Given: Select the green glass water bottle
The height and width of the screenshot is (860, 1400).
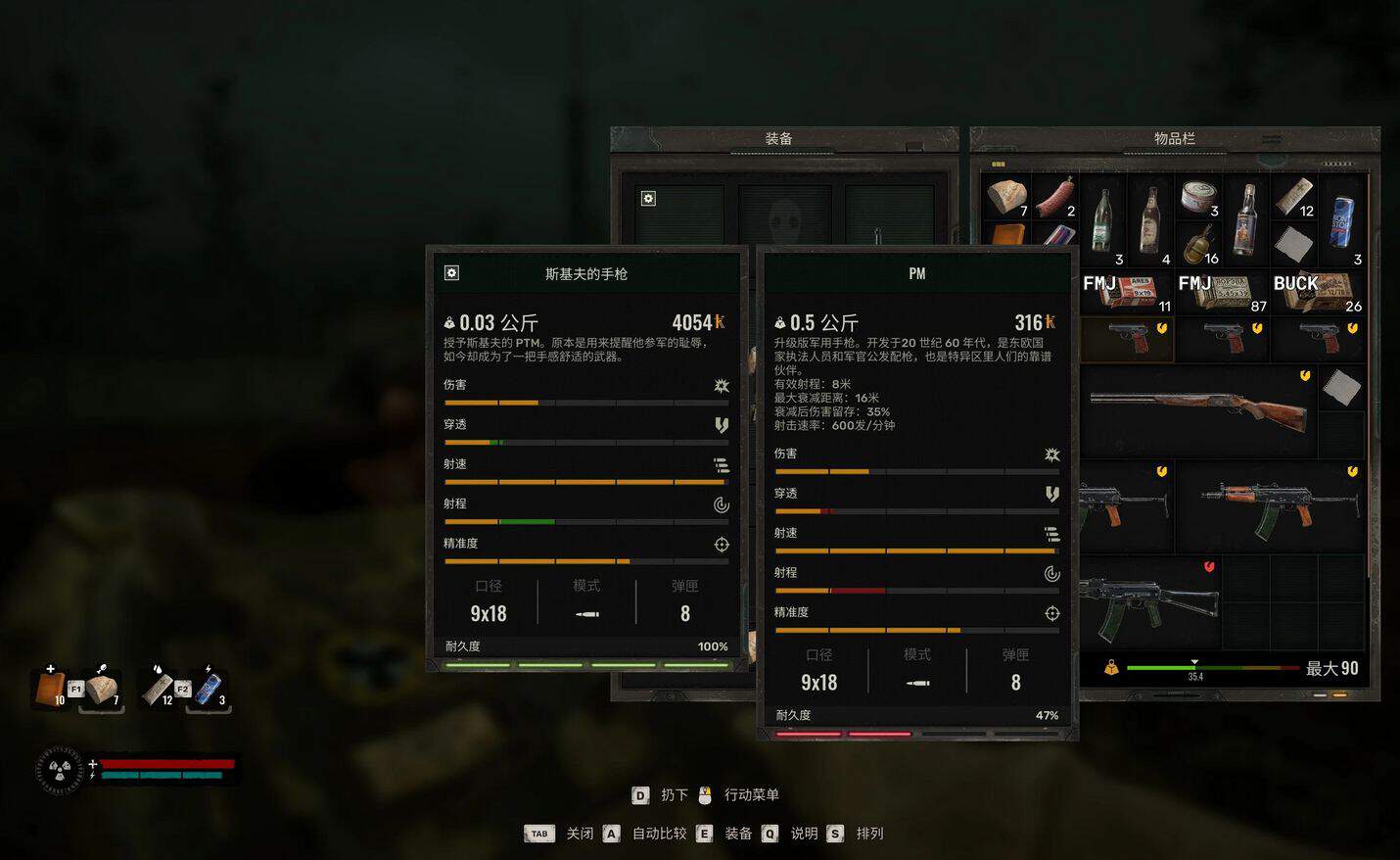Looking at the screenshot, I should [1102, 221].
